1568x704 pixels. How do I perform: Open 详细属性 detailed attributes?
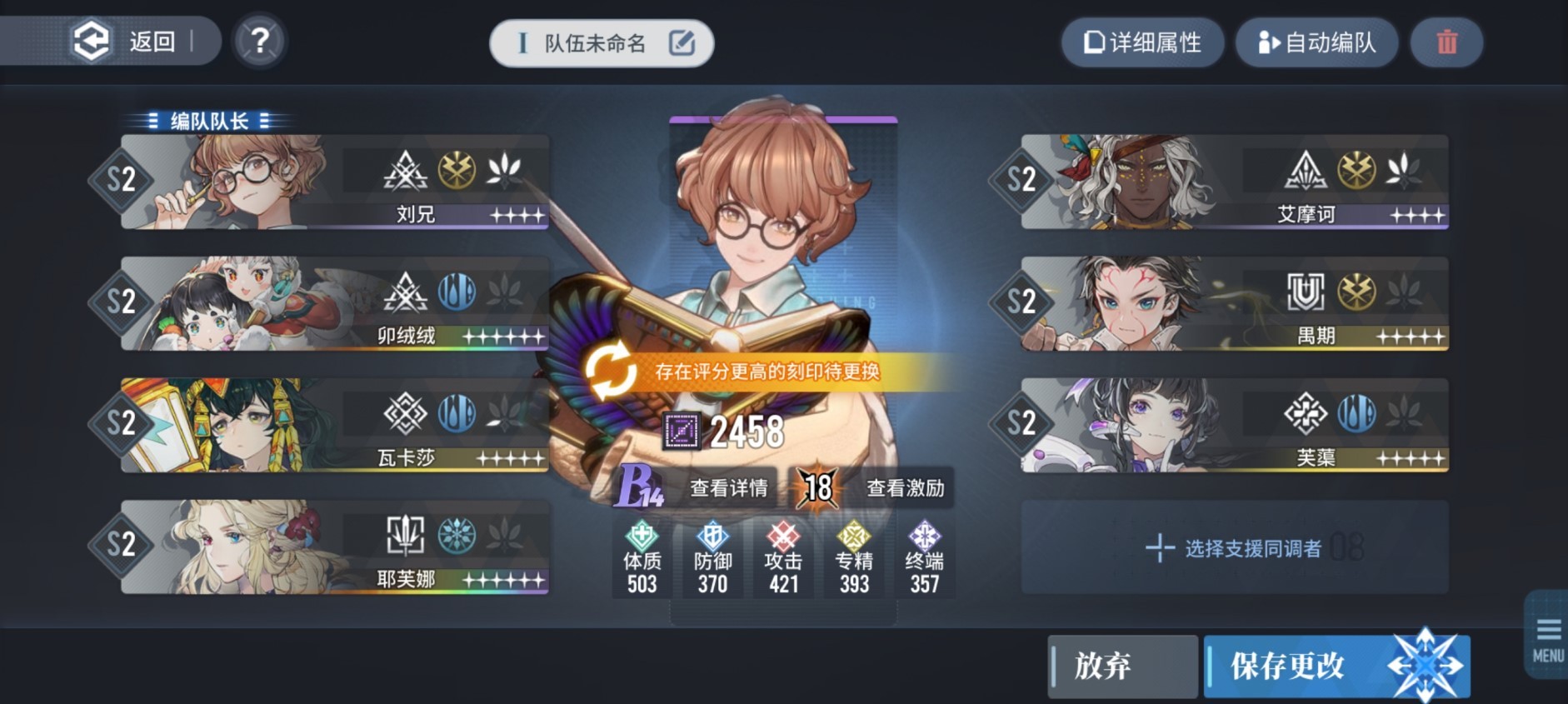(x=1142, y=42)
